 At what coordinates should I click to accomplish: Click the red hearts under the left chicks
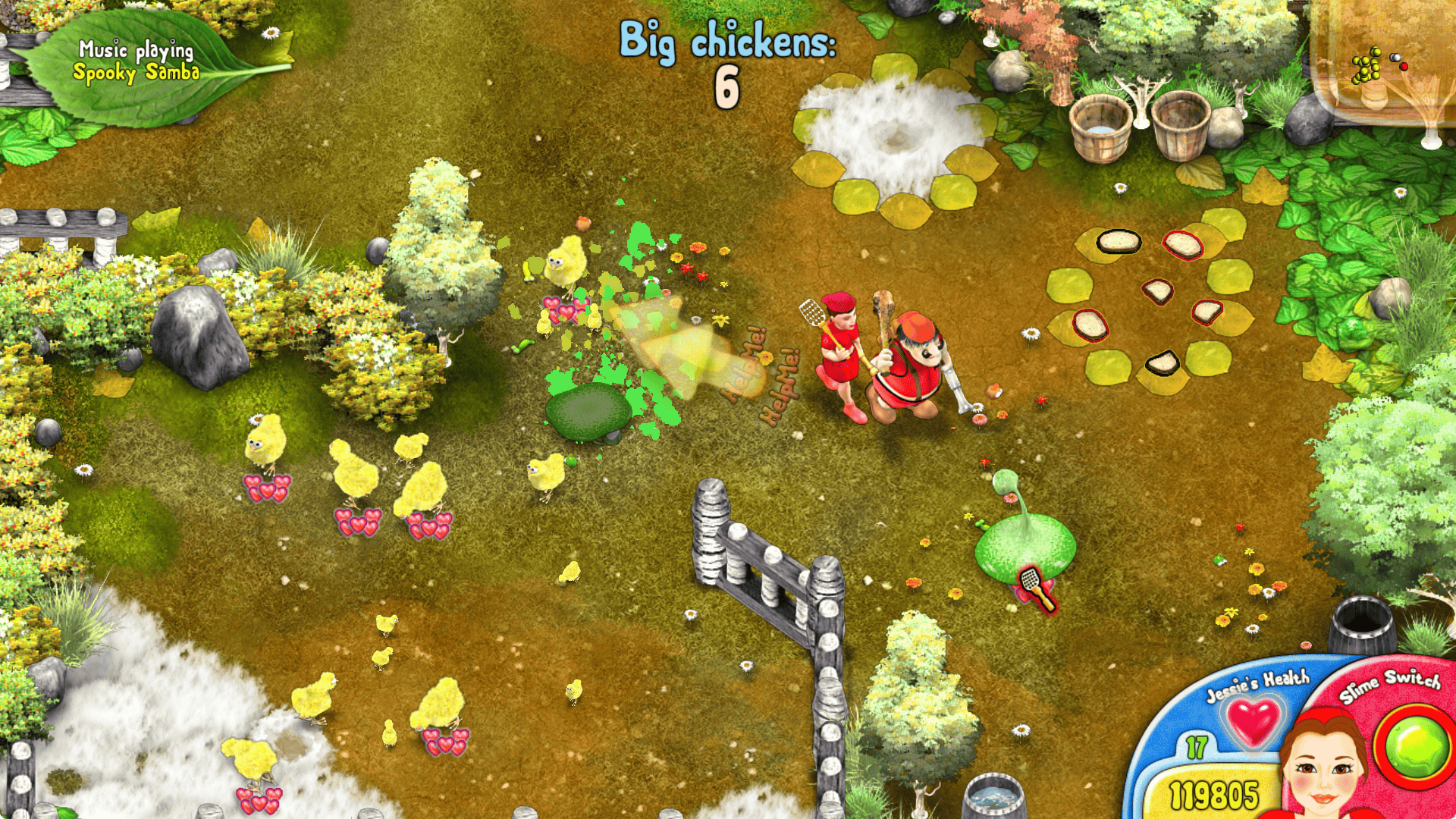269,485
